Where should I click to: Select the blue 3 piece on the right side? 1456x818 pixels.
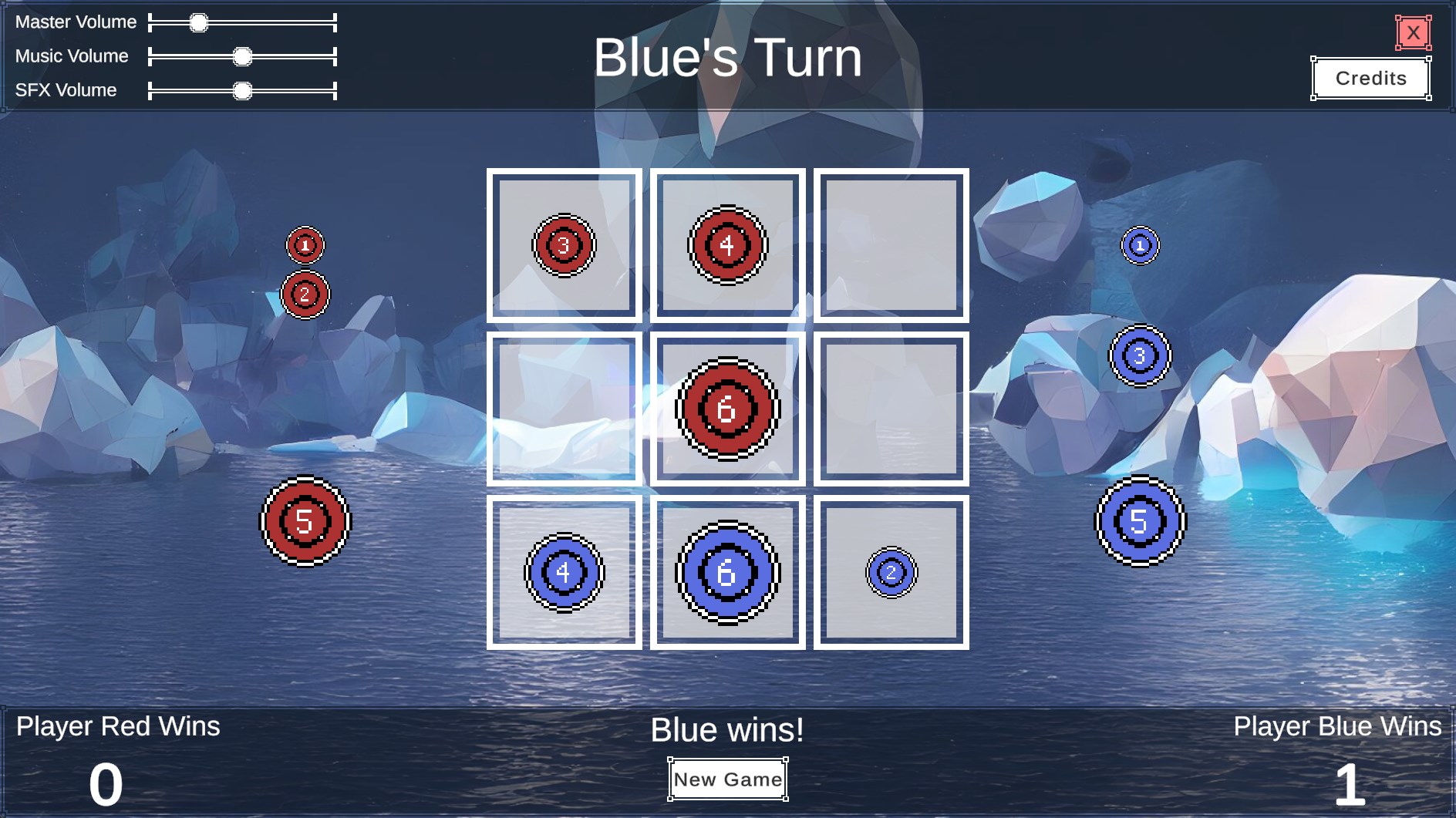click(x=1139, y=355)
